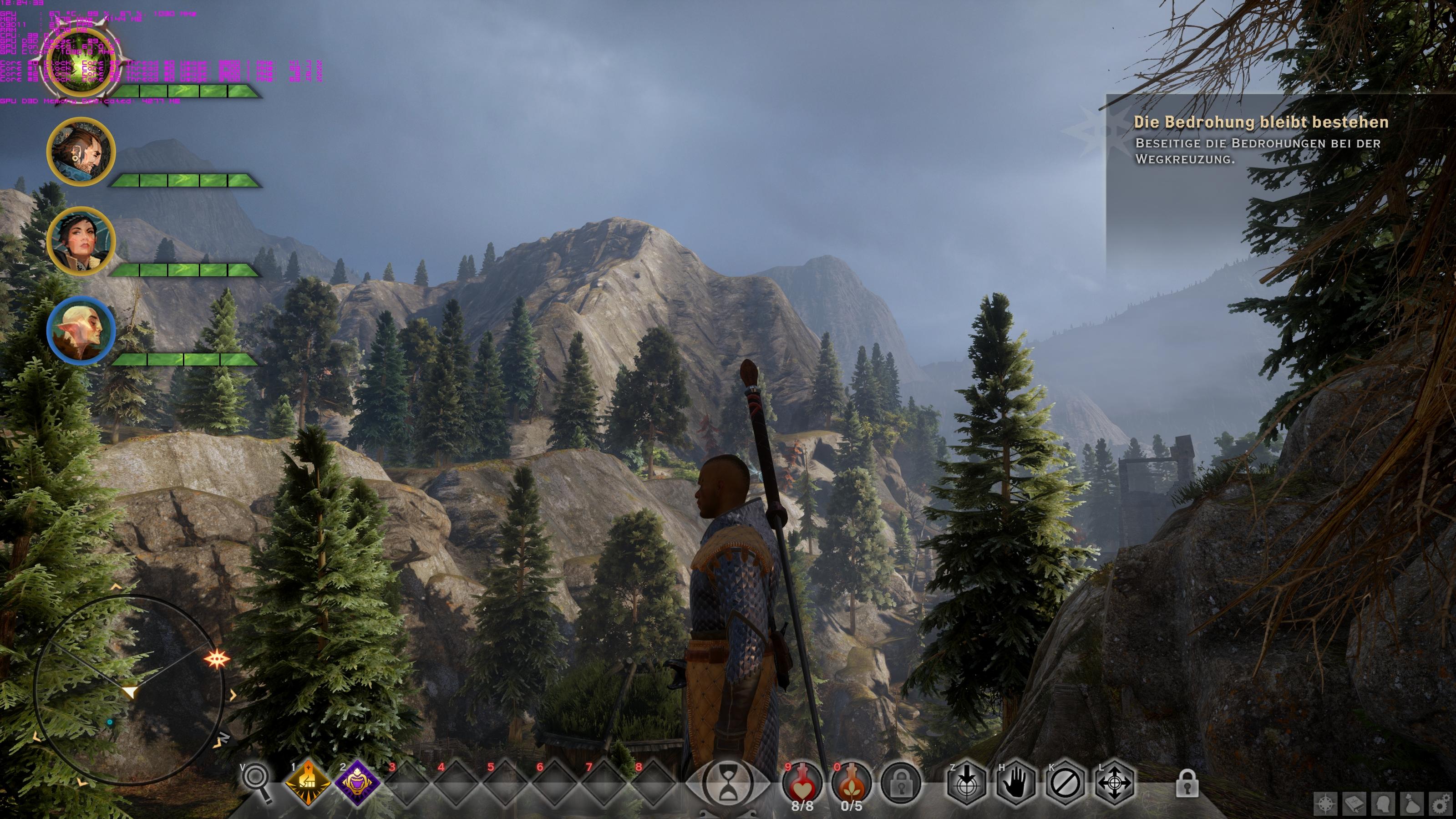Select the dark-haired woman companion portrait
This screenshot has width=1456, height=819.
click(x=81, y=241)
